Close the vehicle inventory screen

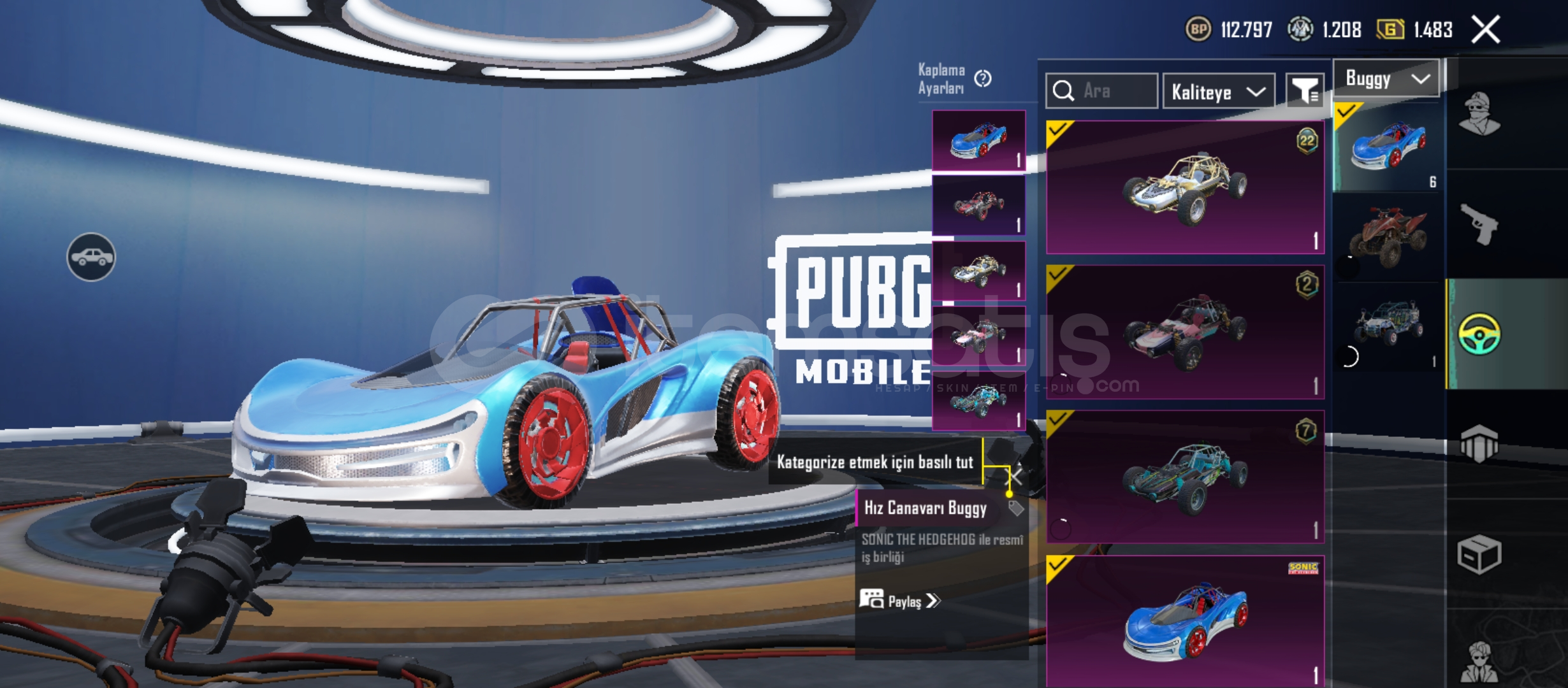click(1486, 30)
